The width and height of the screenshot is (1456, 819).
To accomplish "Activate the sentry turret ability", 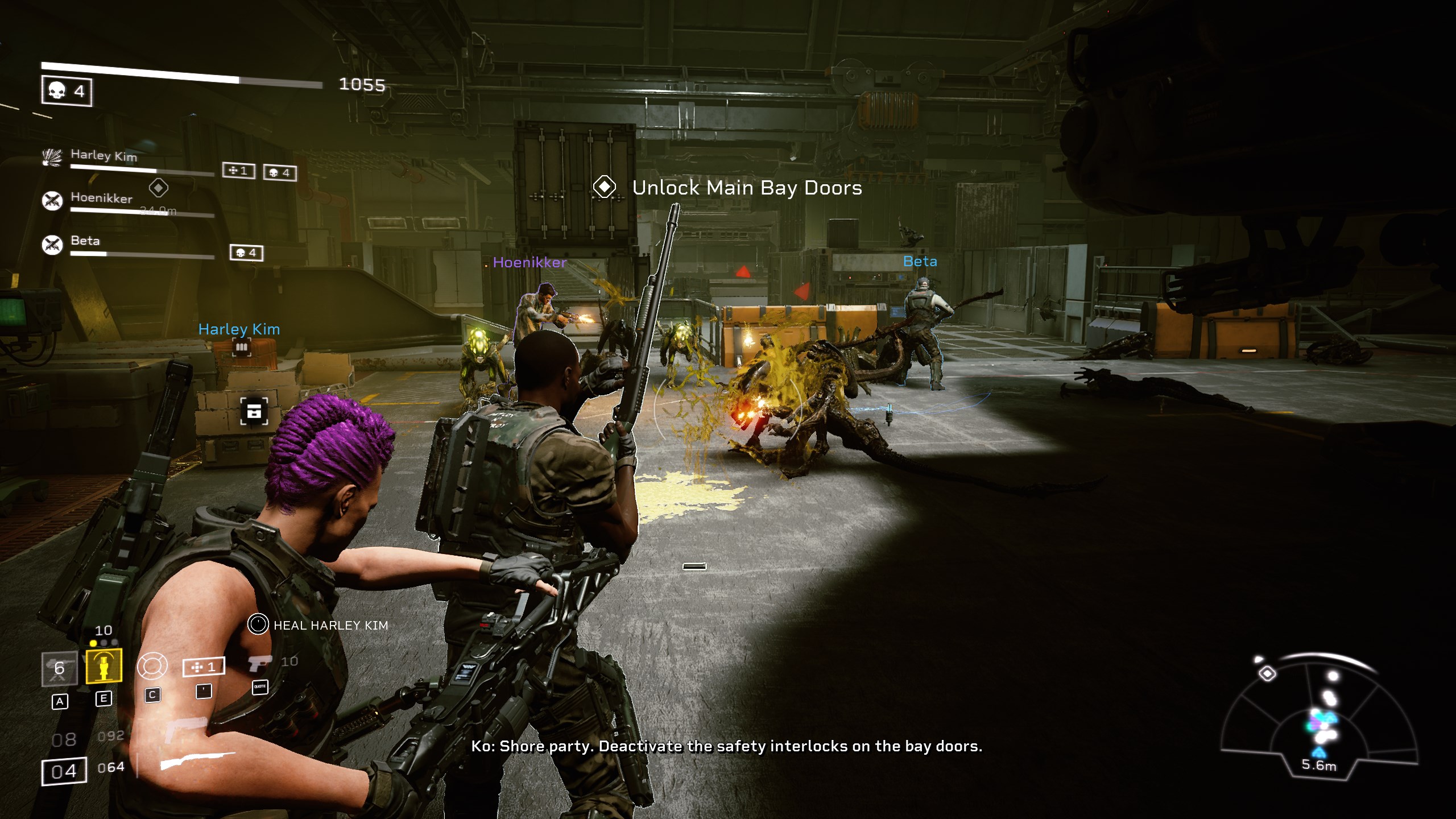I will click(59, 668).
